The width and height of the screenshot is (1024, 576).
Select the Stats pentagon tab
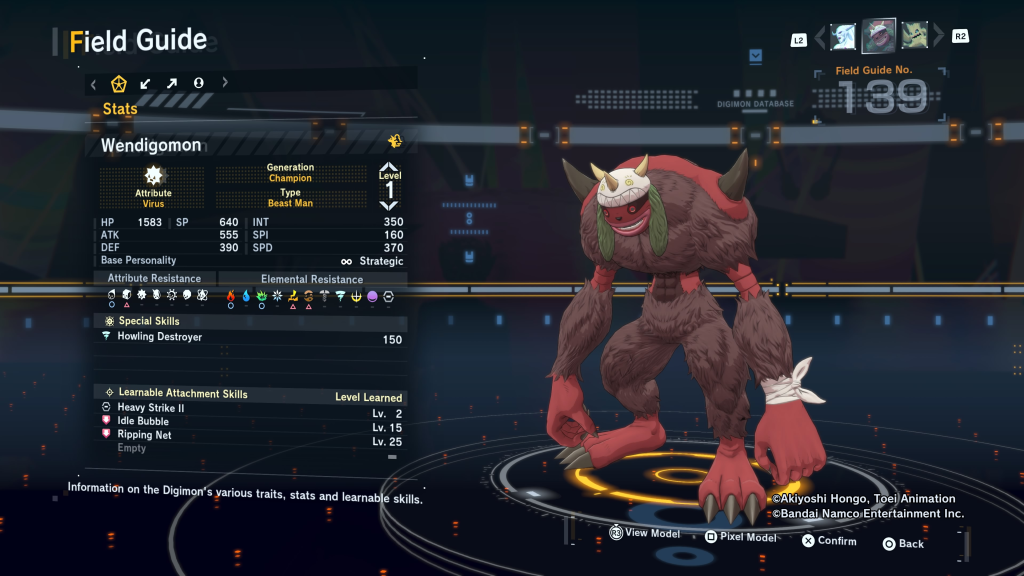tap(118, 83)
